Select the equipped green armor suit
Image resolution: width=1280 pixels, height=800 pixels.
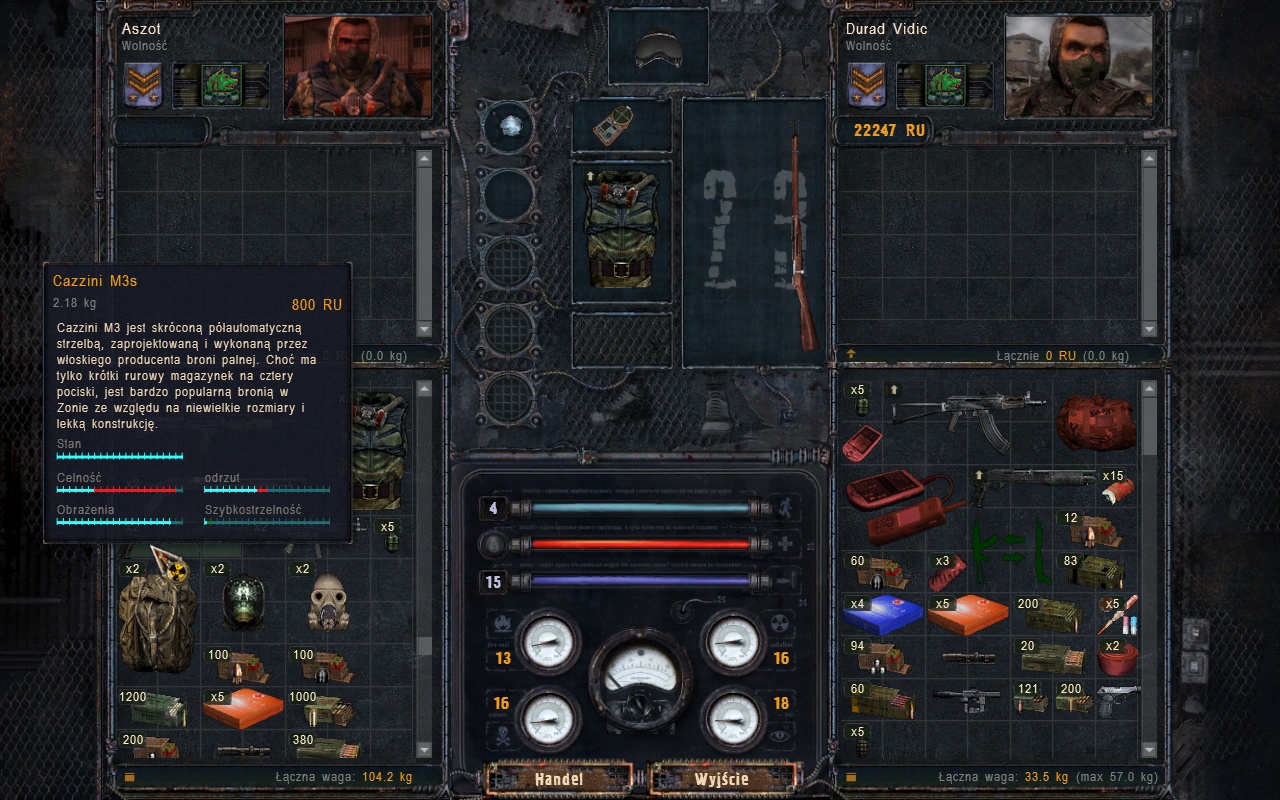[x=621, y=232]
